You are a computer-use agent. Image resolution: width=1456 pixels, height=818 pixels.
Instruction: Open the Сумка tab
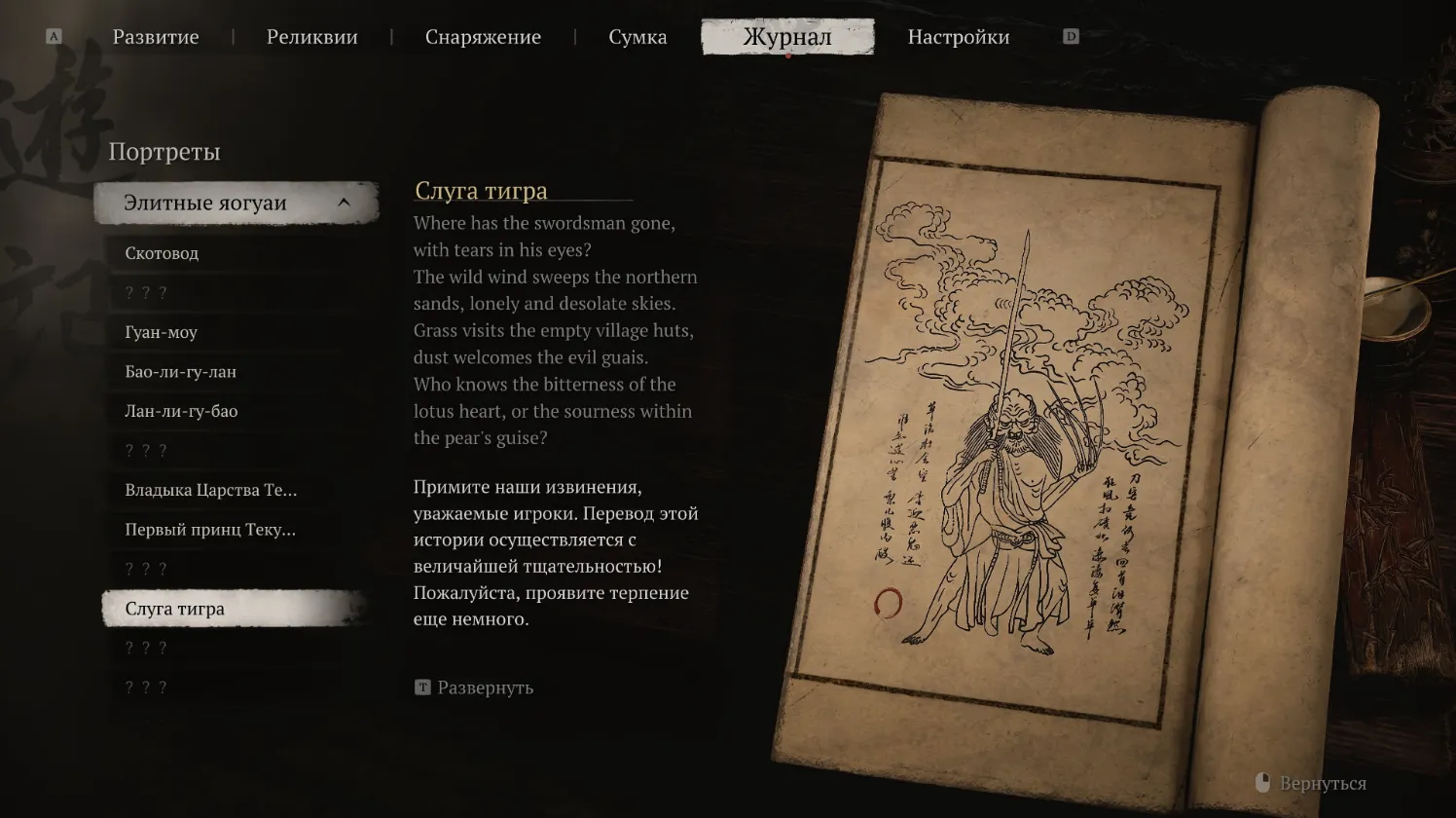[x=637, y=36]
